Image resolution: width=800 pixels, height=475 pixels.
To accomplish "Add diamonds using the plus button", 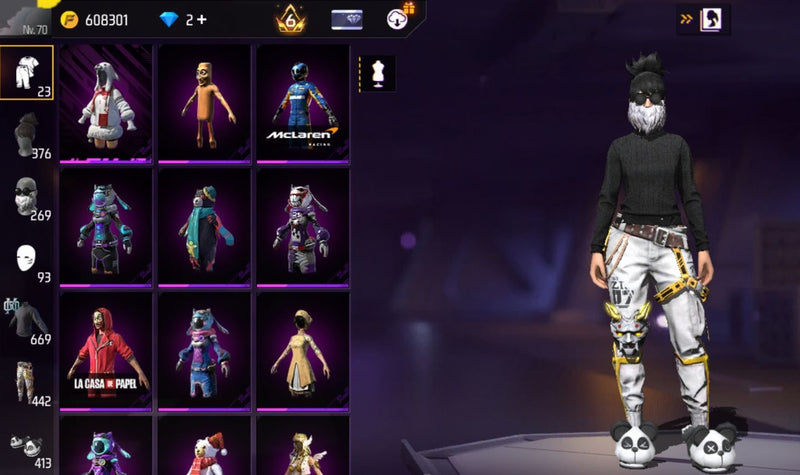I will tap(201, 19).
